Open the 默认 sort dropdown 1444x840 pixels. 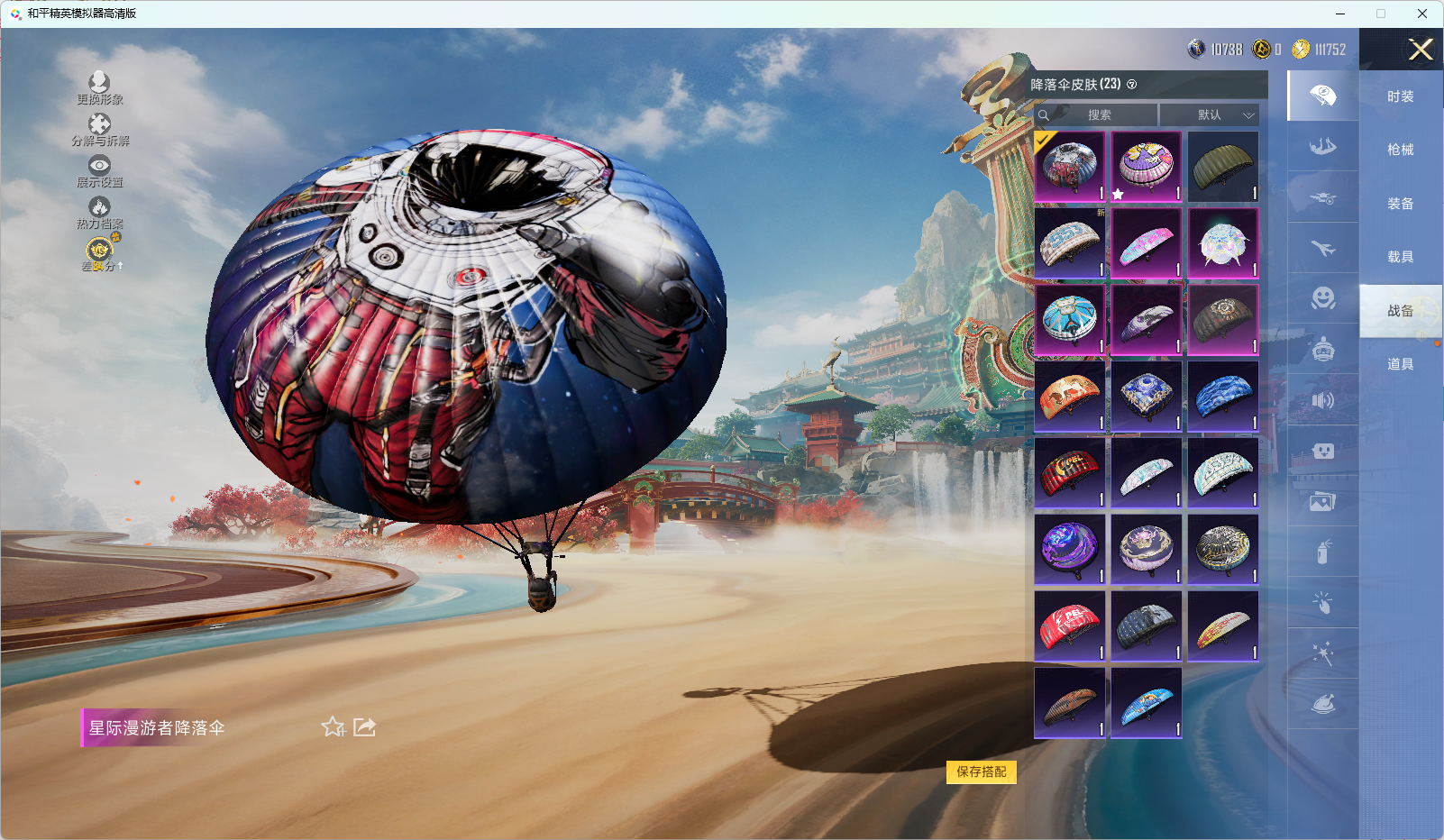[x=1210, y=115]
